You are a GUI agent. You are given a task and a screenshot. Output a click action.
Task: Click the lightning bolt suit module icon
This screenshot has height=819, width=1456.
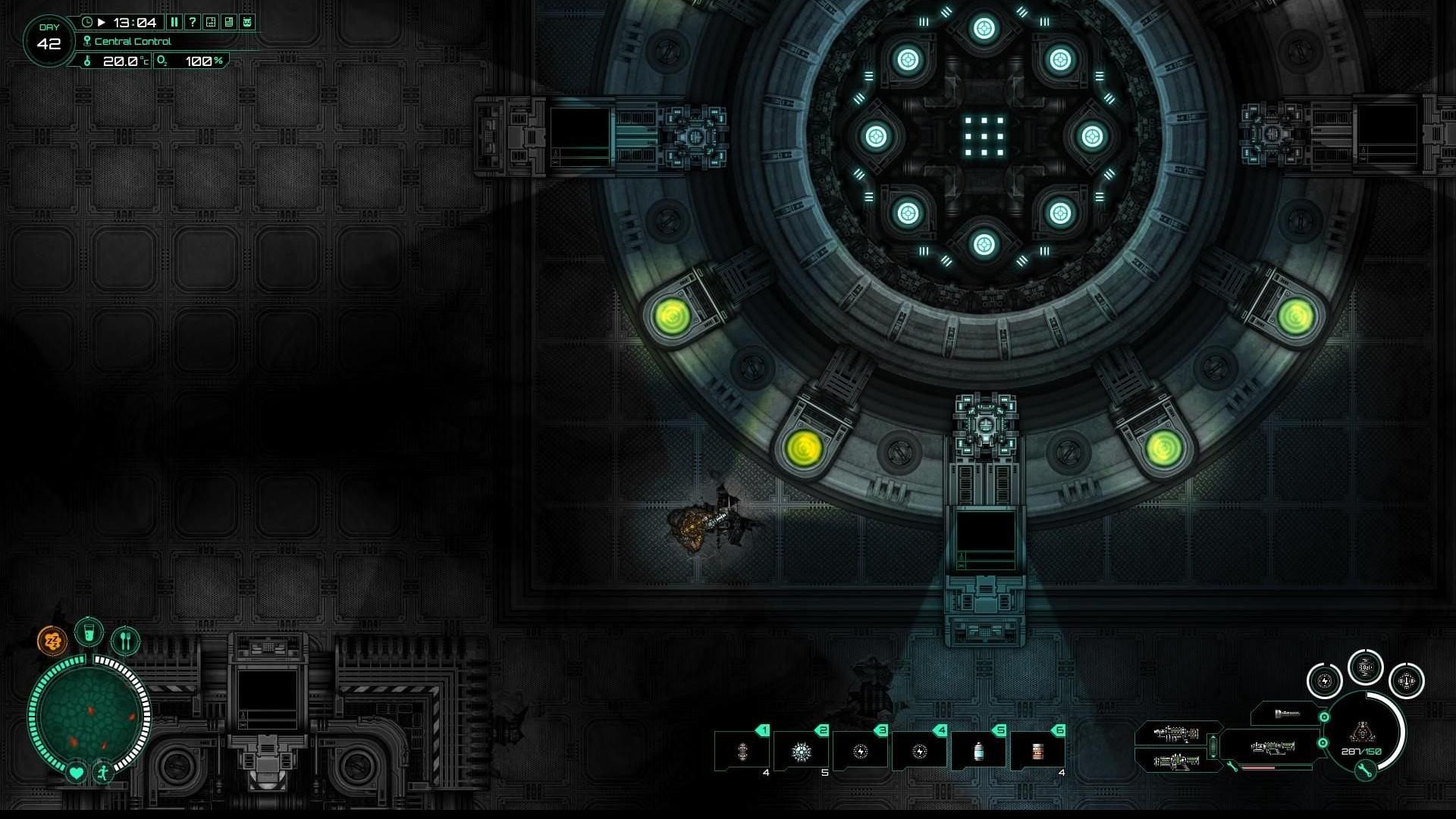[x=1324, y=681]
